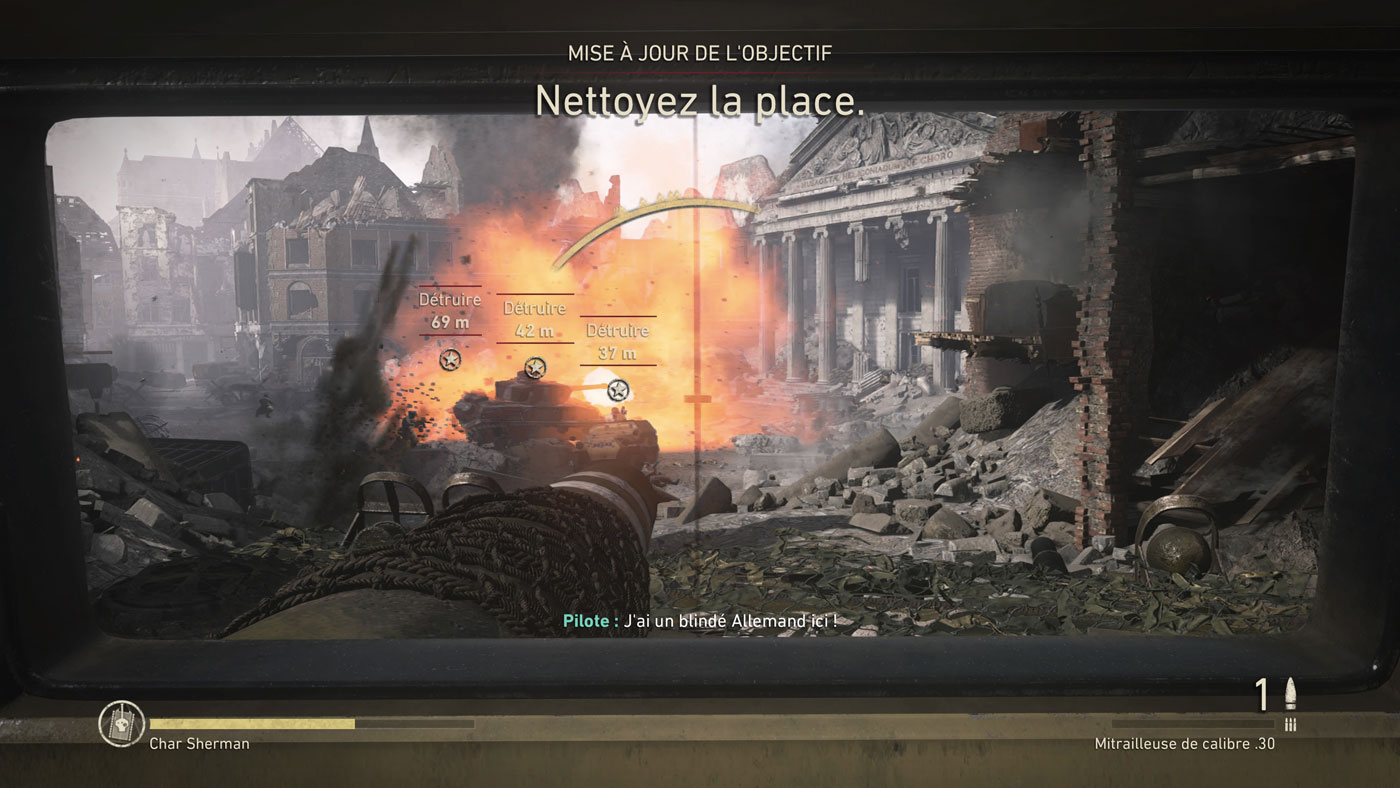The height and width of the screenshot is (788, 1400).
Task: Expand the MISE À JOUR DE L'OBJECTIF banner
Action: point(700,52)
